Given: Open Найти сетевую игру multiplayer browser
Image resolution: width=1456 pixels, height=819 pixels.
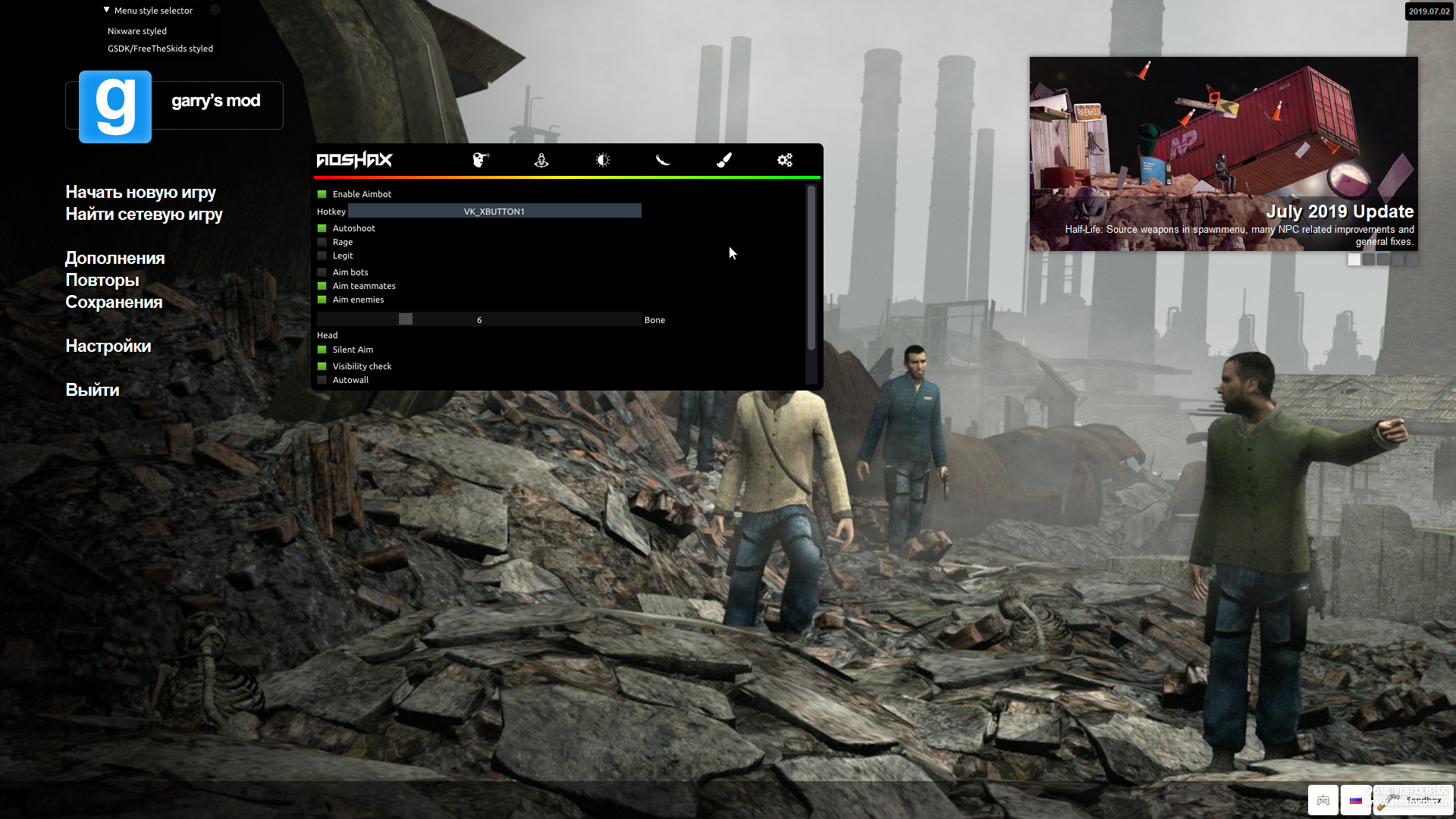Looking at the screenshot, I should [x=144, y=214].
